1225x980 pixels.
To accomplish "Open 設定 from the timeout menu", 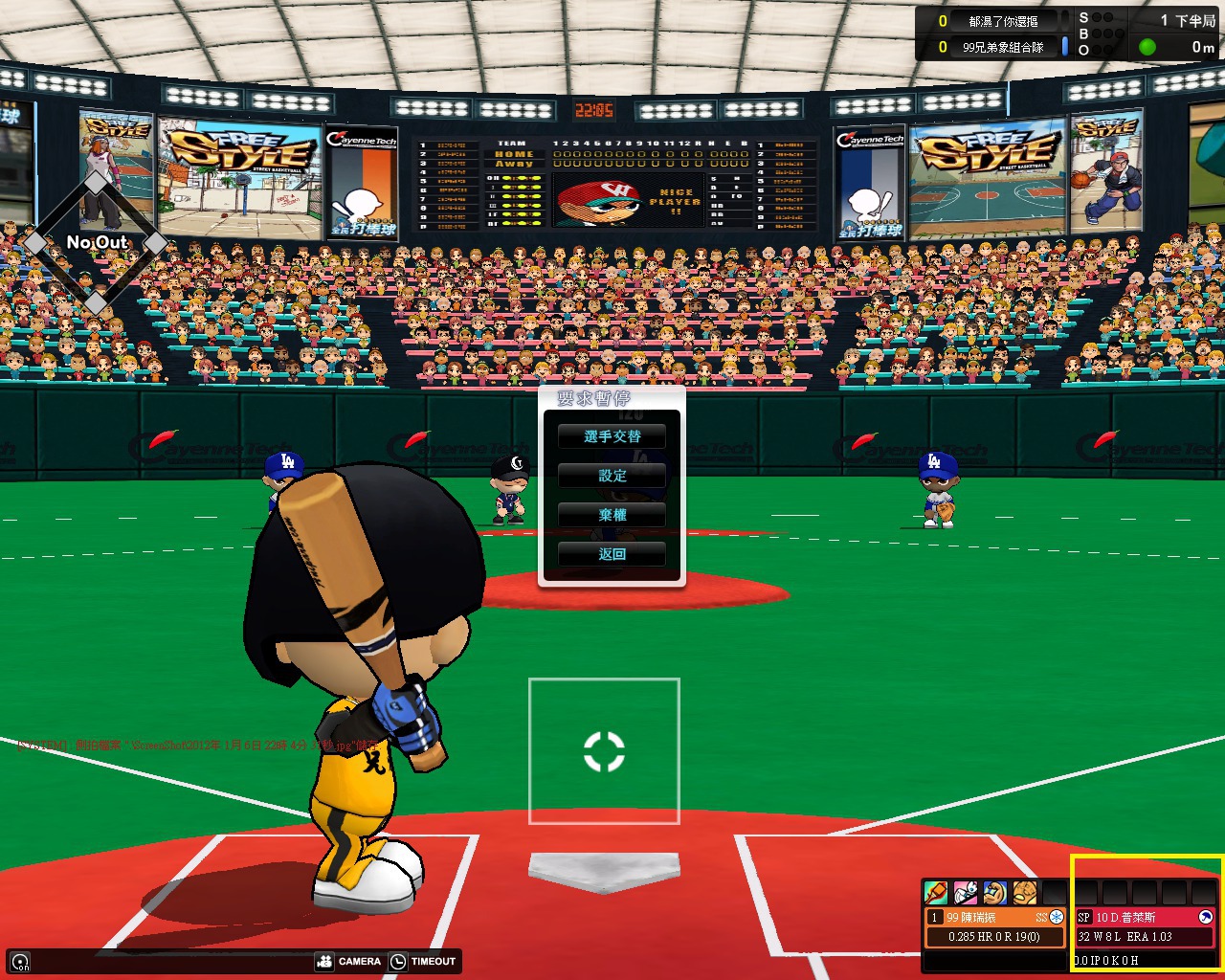I will tap(612, 476).
